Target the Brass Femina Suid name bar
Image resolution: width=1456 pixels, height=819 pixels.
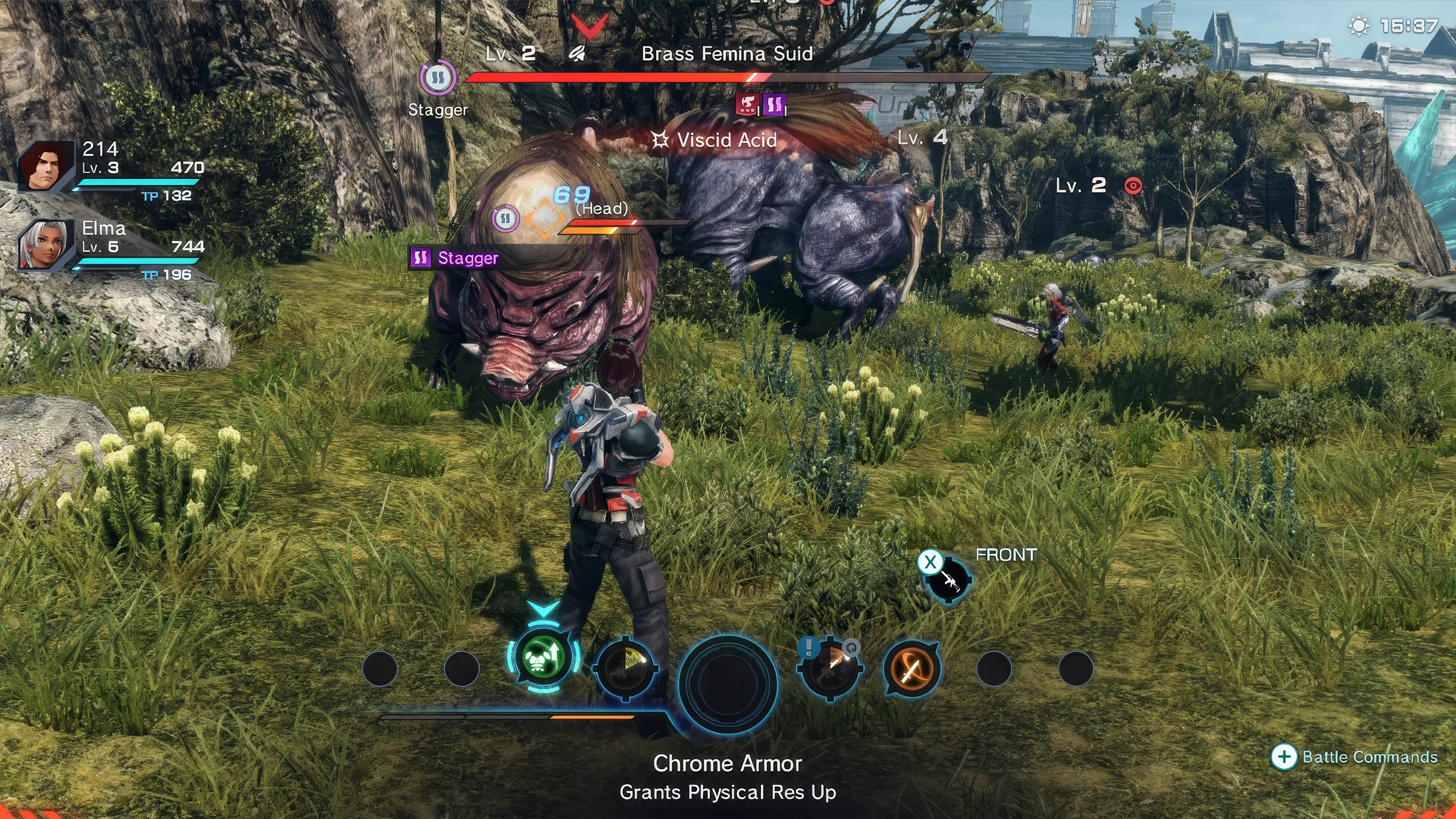coord(727,54)
